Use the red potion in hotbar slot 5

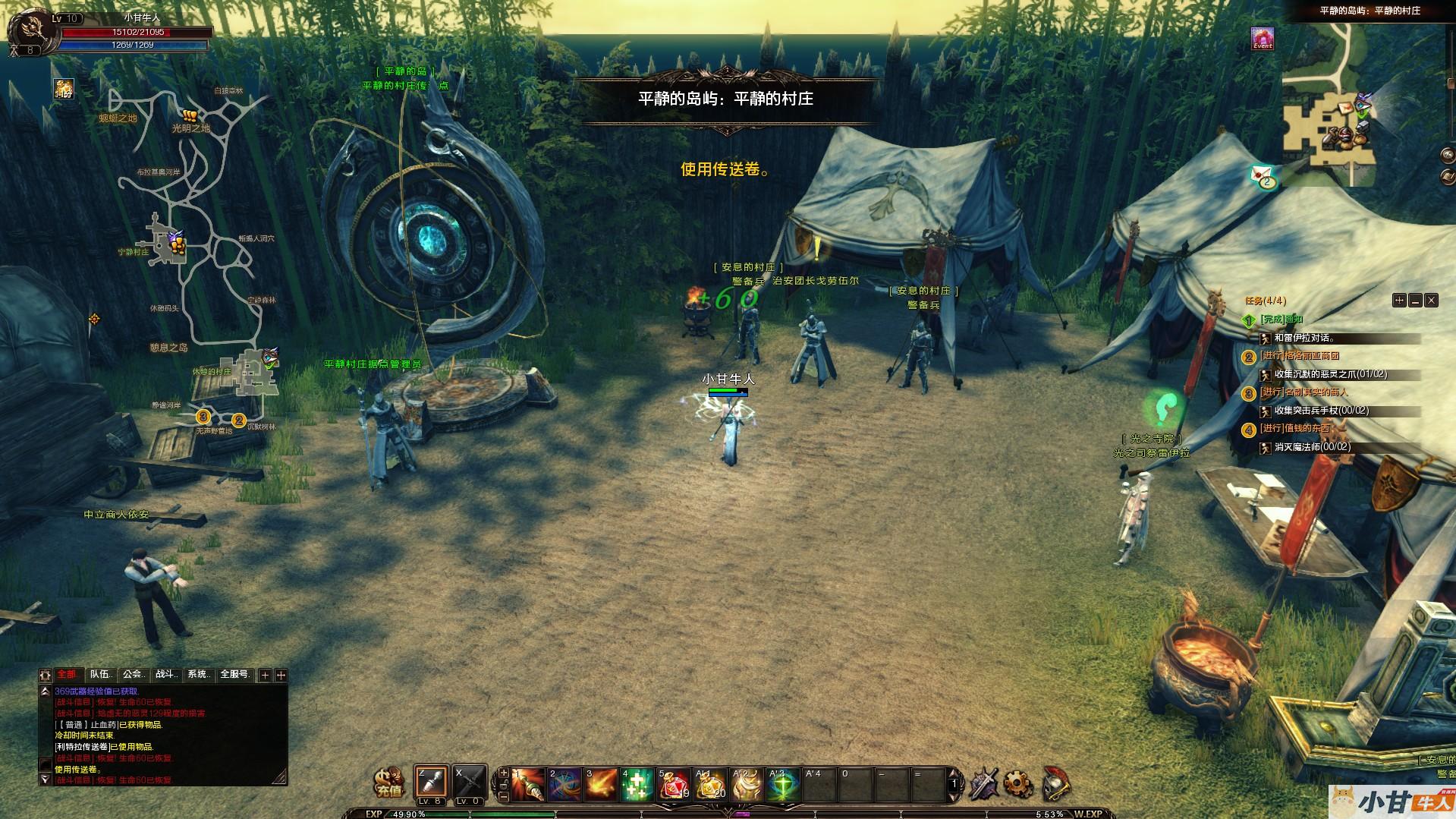[x=674, y=785]
